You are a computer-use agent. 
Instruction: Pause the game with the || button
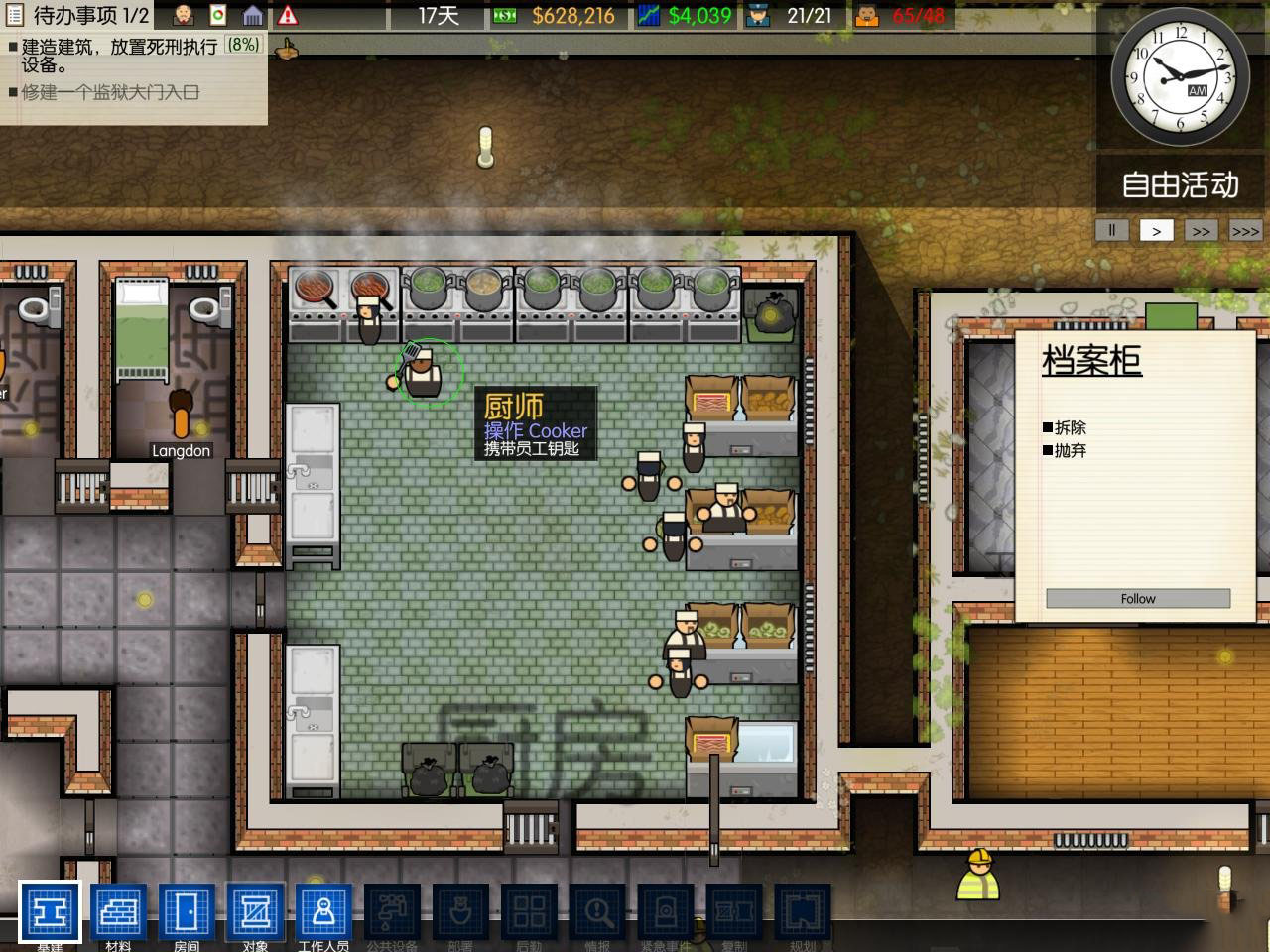(x=1111, y=230)
